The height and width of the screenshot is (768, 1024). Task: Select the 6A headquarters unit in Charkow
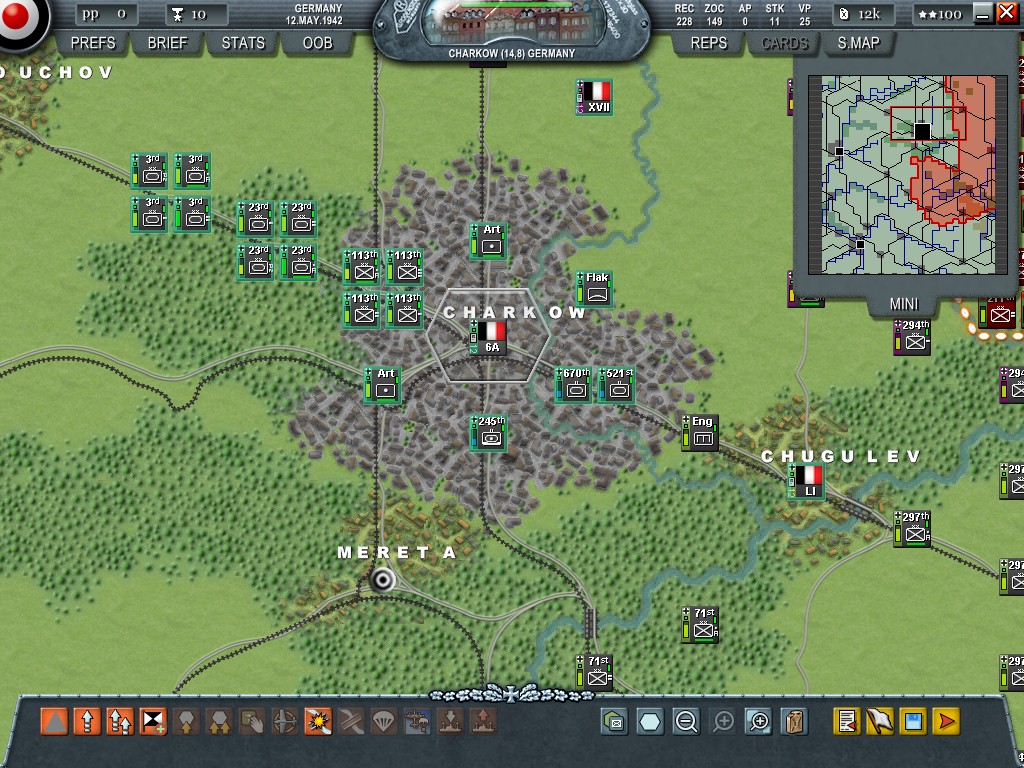(x=490, y=337)
